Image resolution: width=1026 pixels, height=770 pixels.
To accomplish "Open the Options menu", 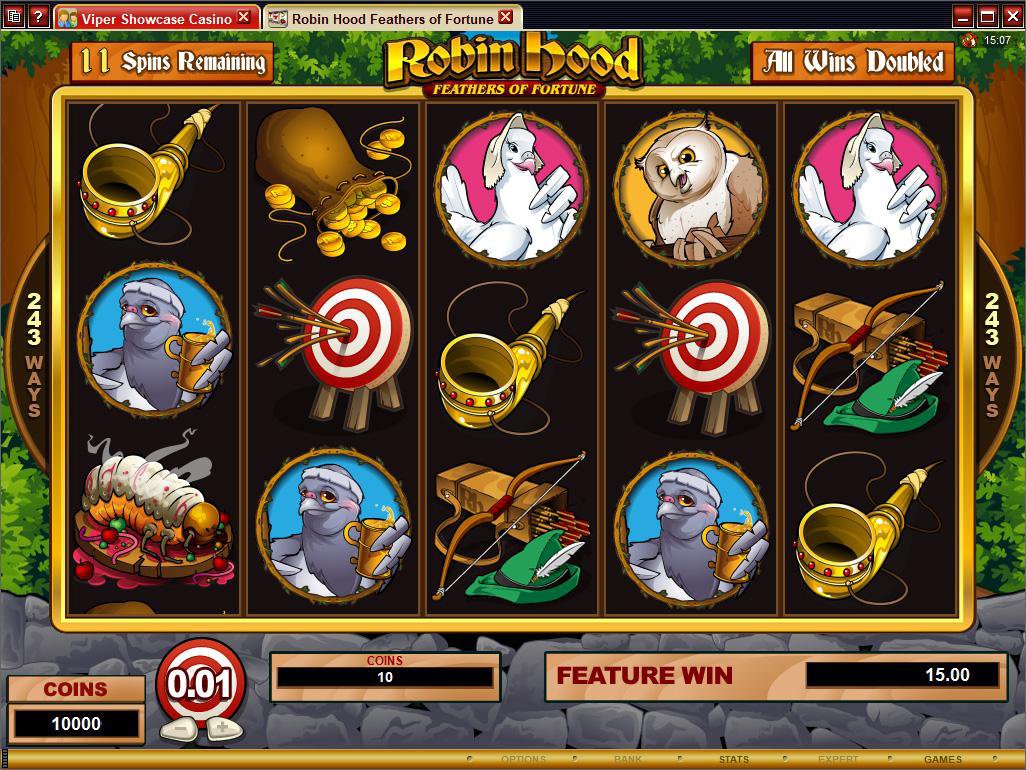I will click(524, 760).
